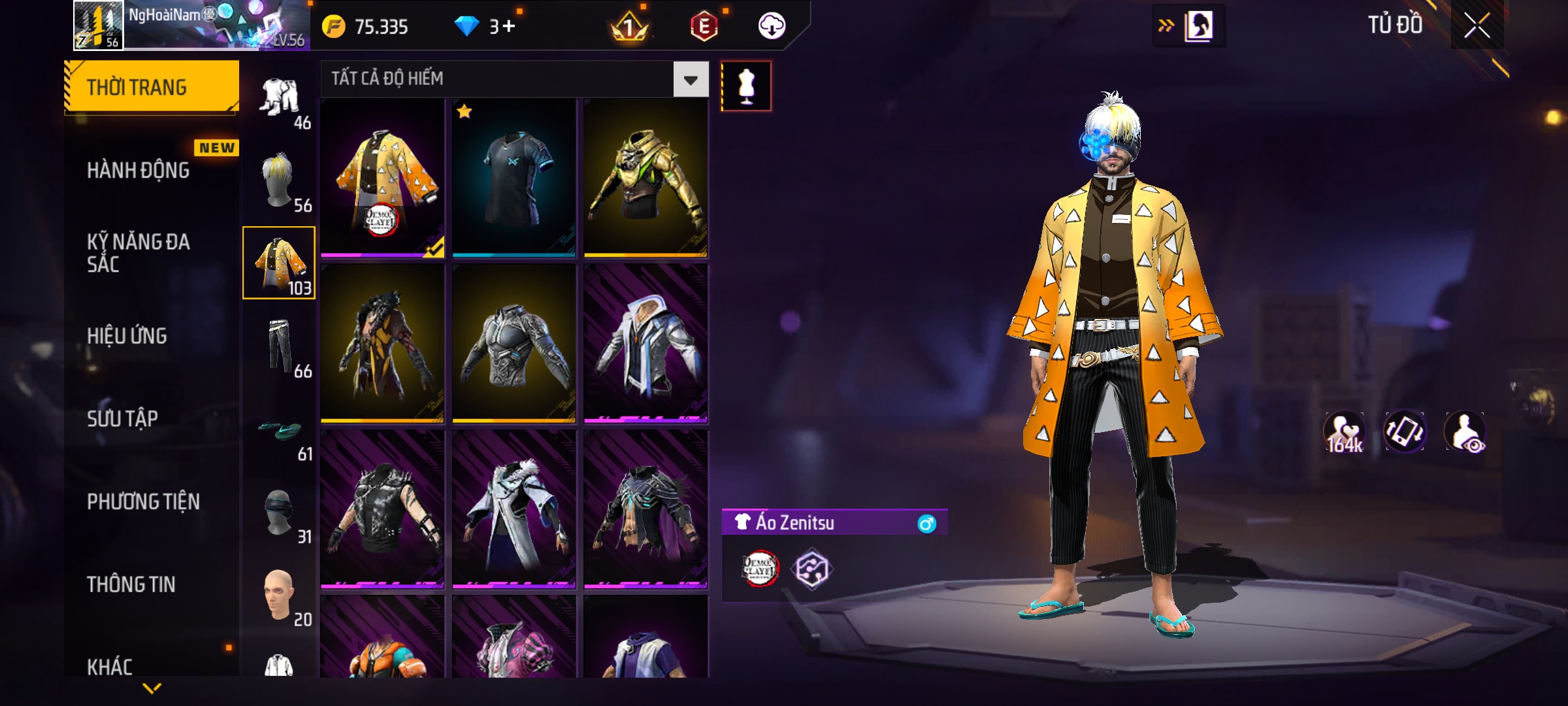Go to Sưu Tập tab
Viewport: 1568px width, 706px height.
click(123, 418)
